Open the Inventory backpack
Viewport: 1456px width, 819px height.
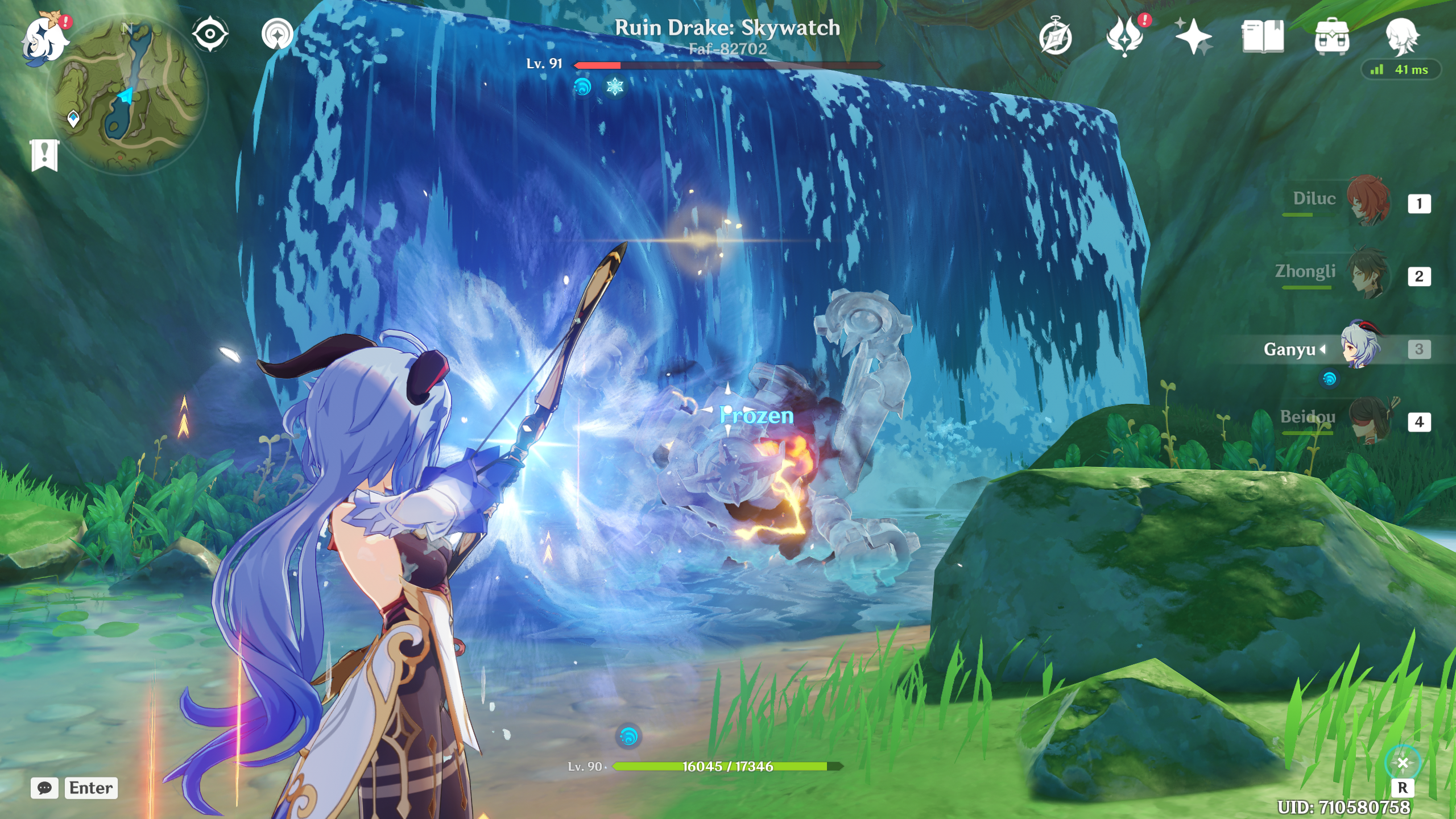click(1331, 36)
